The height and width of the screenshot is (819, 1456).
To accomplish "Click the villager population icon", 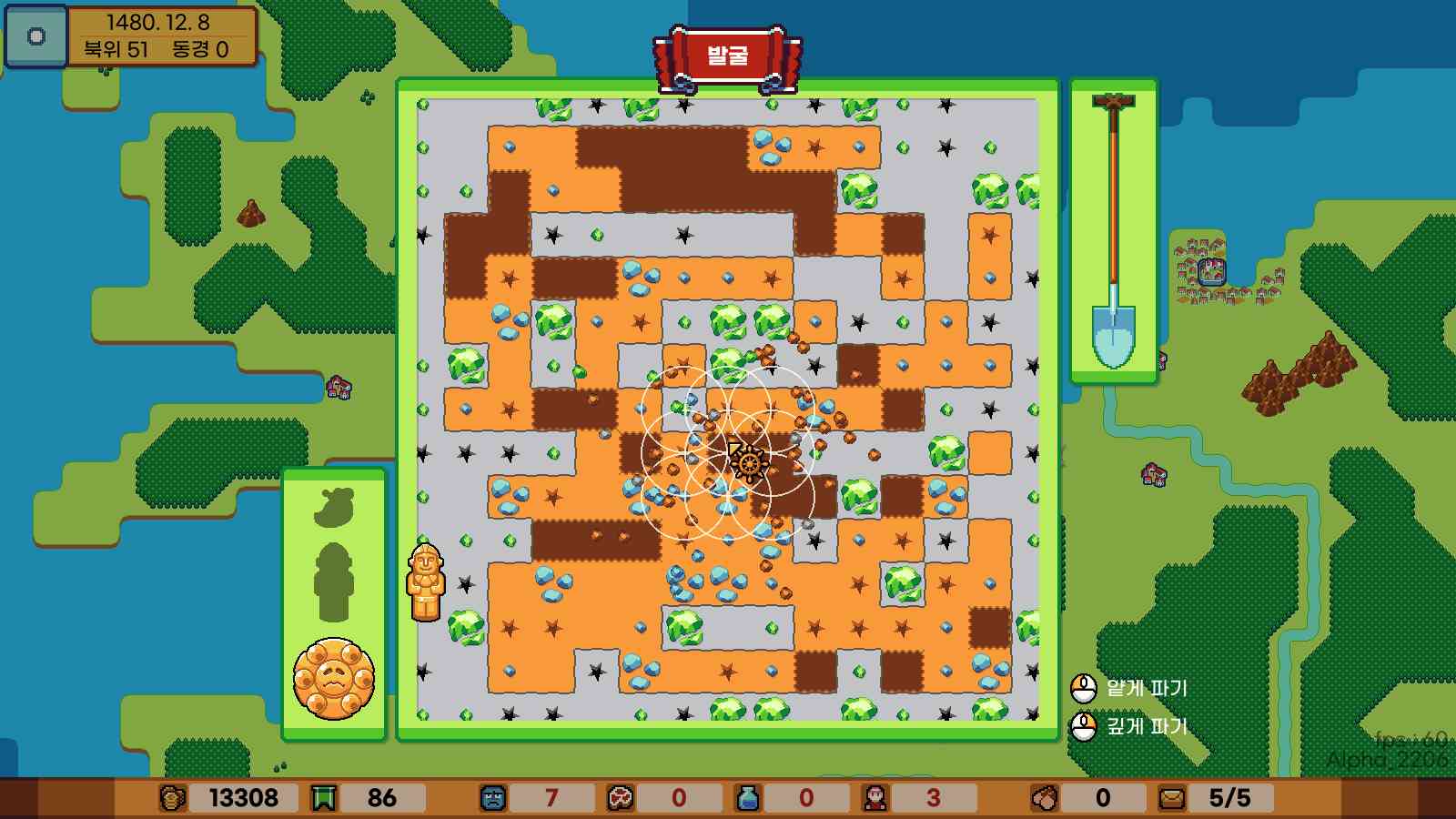I will tap(877, 797).
